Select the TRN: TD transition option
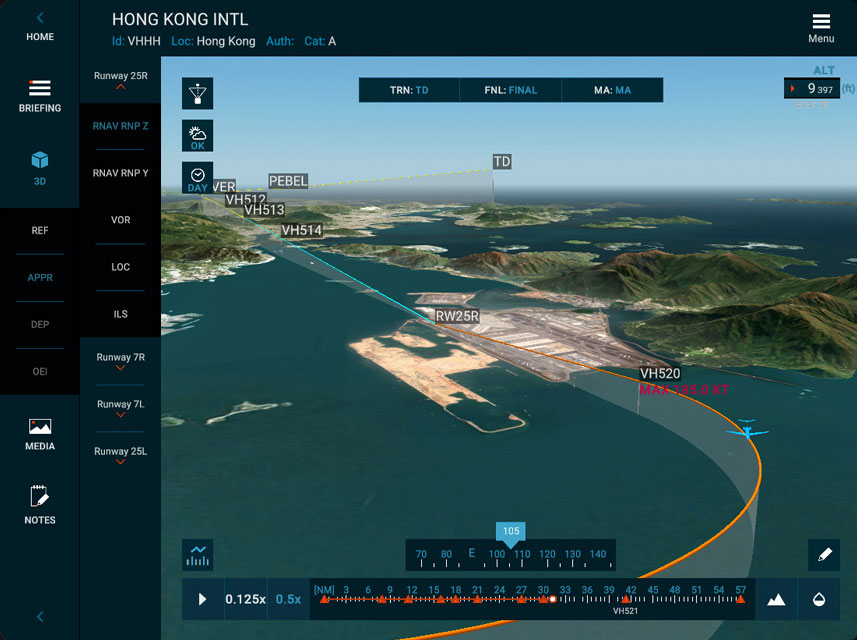 pos(409,90)
